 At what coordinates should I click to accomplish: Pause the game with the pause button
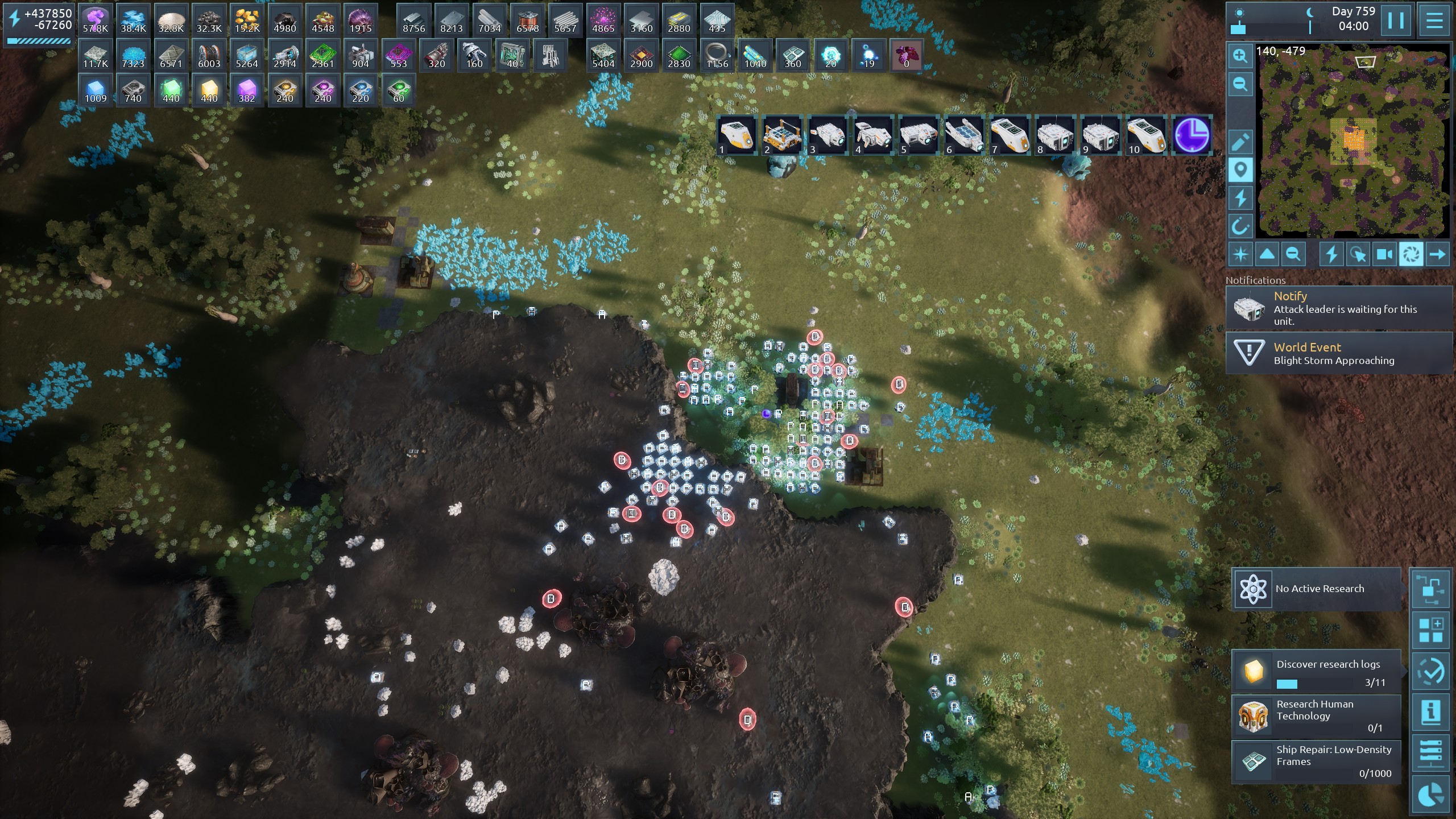coord(1396,20)
